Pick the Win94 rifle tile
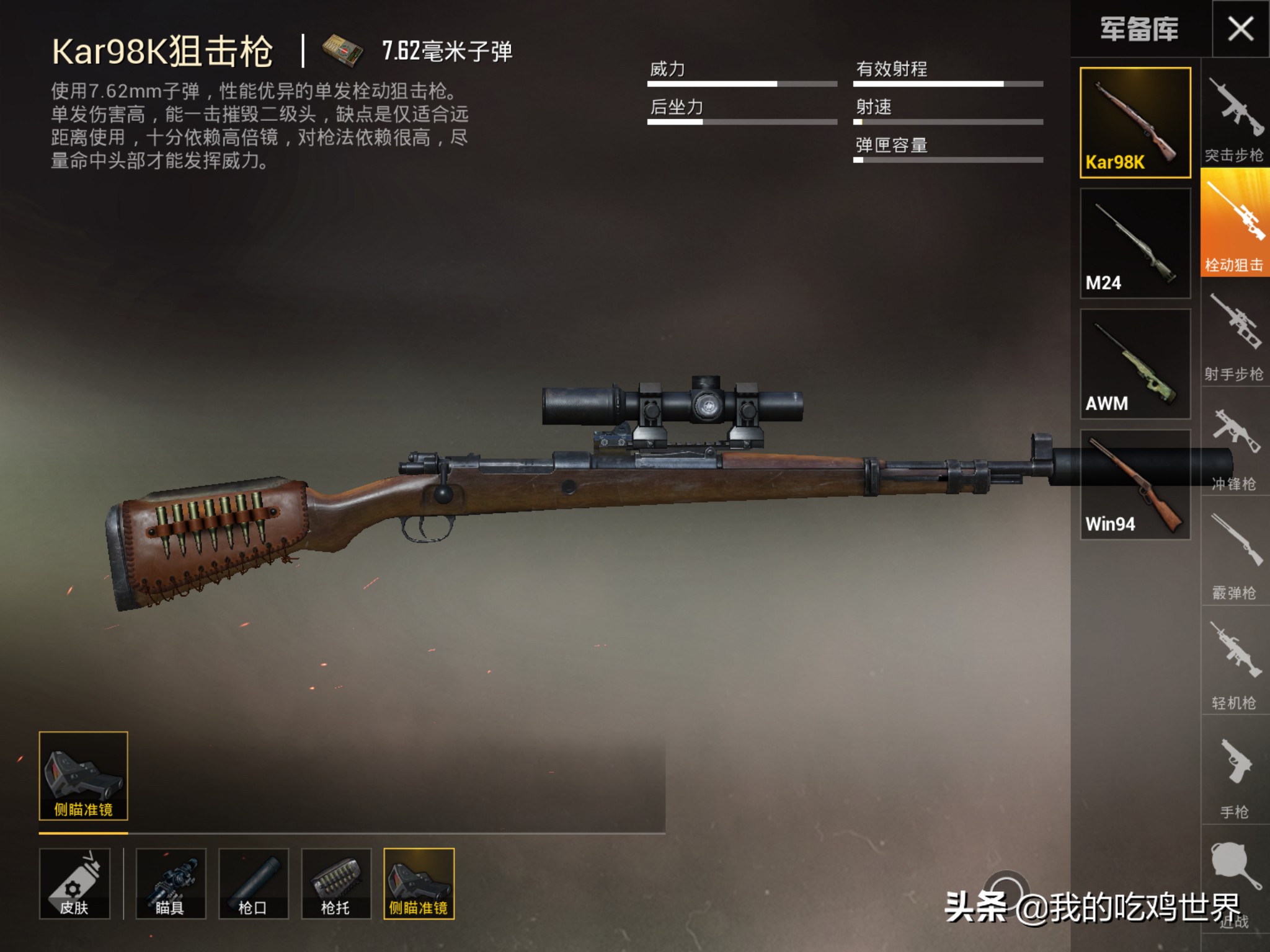Screen dimensions: 1270x952 pyautogui.click(x=1135, y=485)
